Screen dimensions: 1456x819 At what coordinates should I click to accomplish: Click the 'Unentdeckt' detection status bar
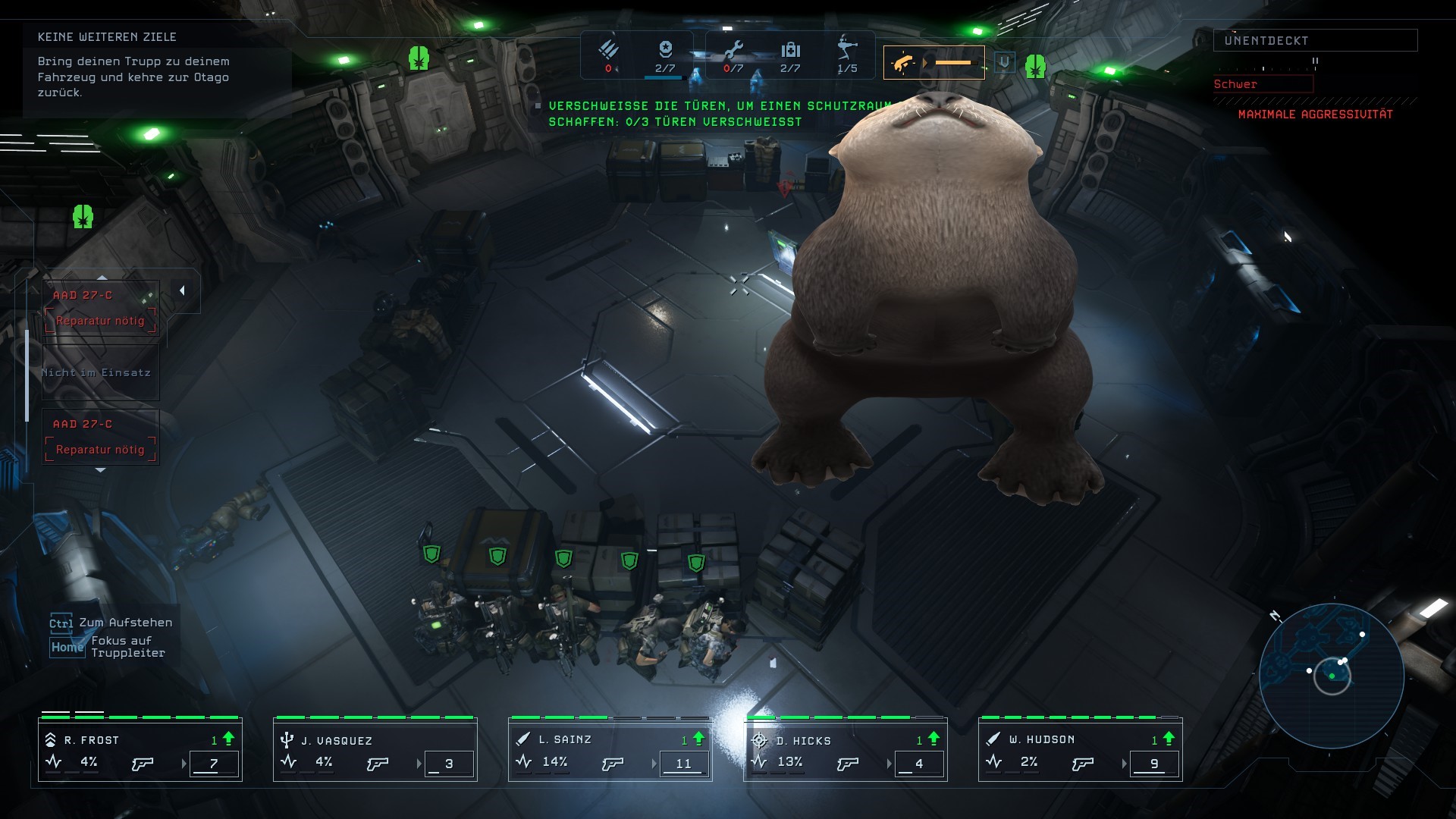pos(1315,40)
